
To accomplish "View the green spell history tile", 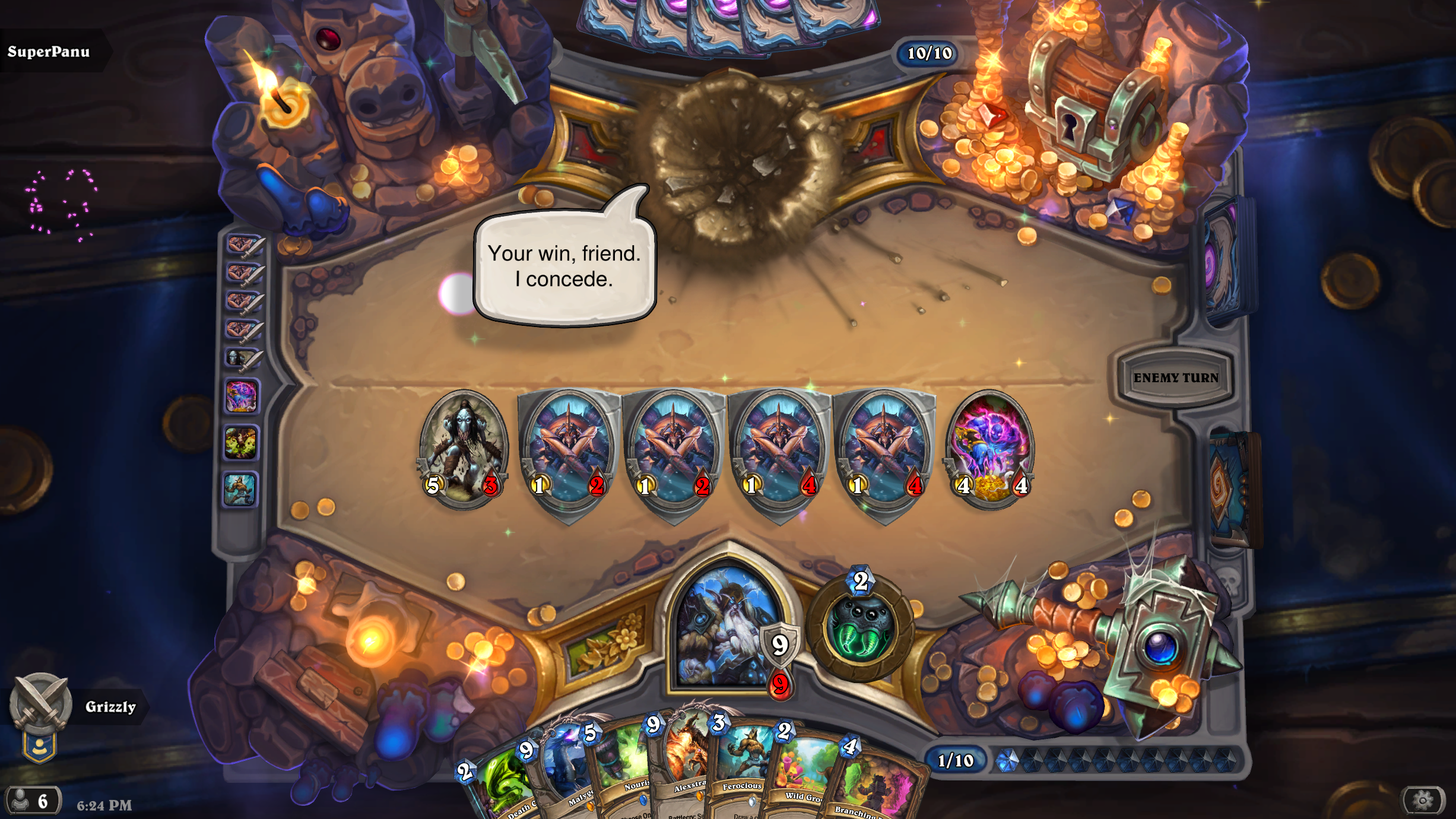I will (x=241, y=443).
